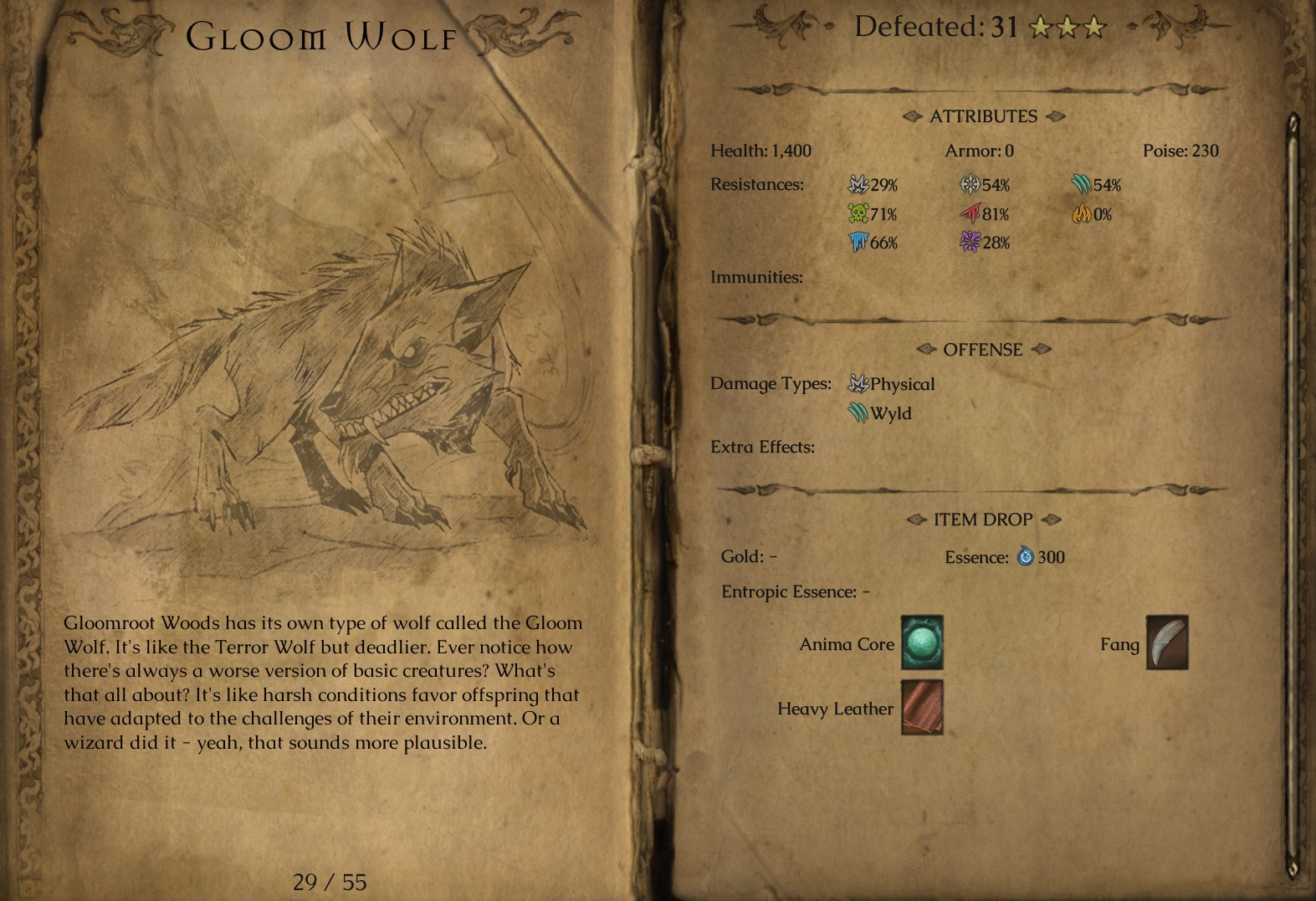Click the Fang item drop icon

click(1166, 642)
